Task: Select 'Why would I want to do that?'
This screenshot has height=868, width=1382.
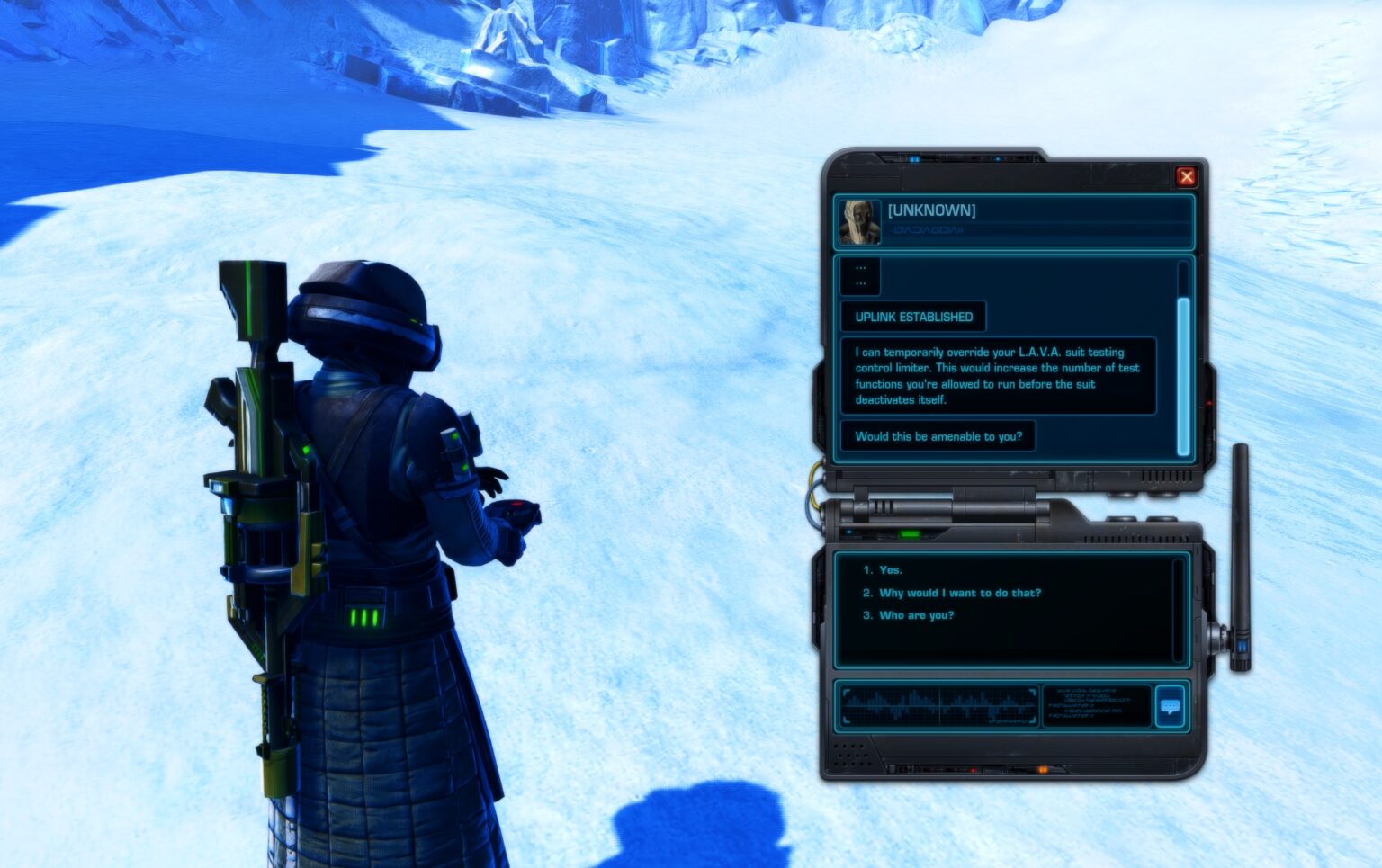Action: 959,593
